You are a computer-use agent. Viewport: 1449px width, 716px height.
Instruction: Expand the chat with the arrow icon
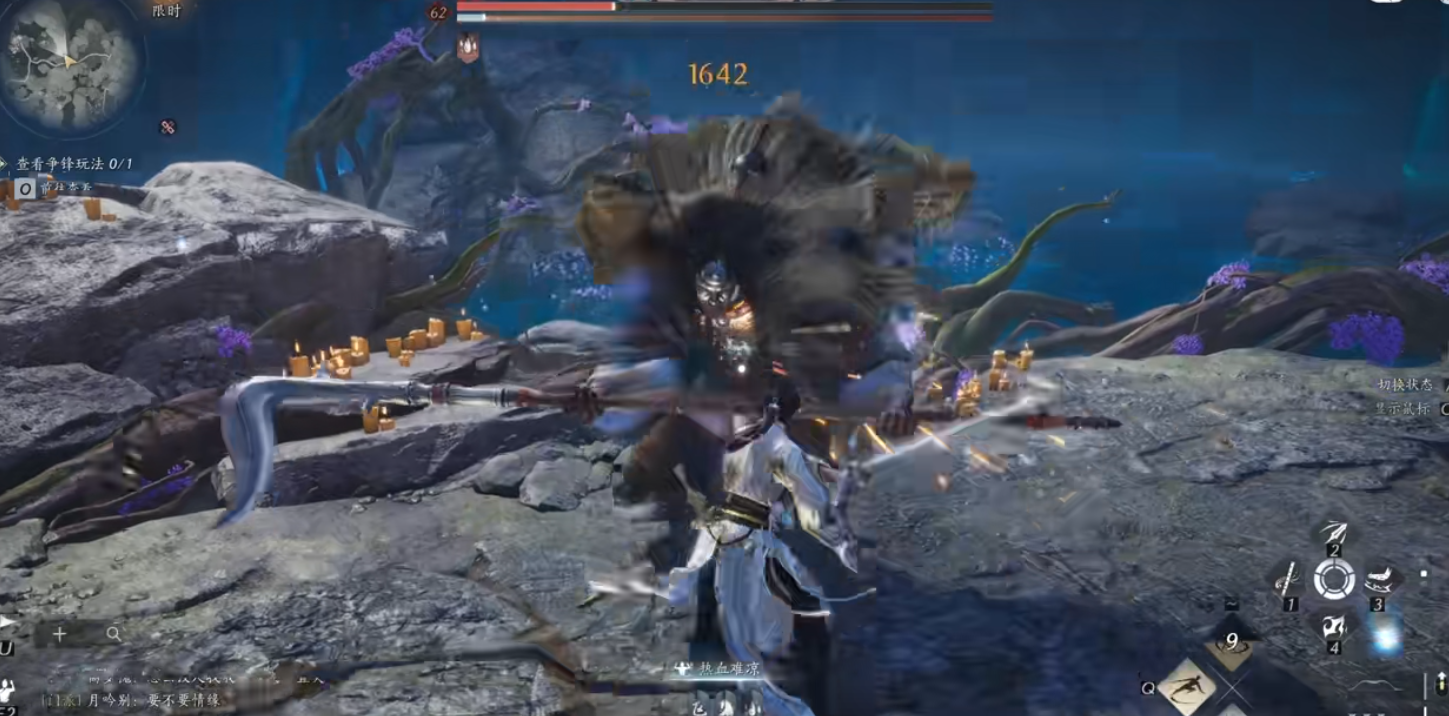pos(7,622)
